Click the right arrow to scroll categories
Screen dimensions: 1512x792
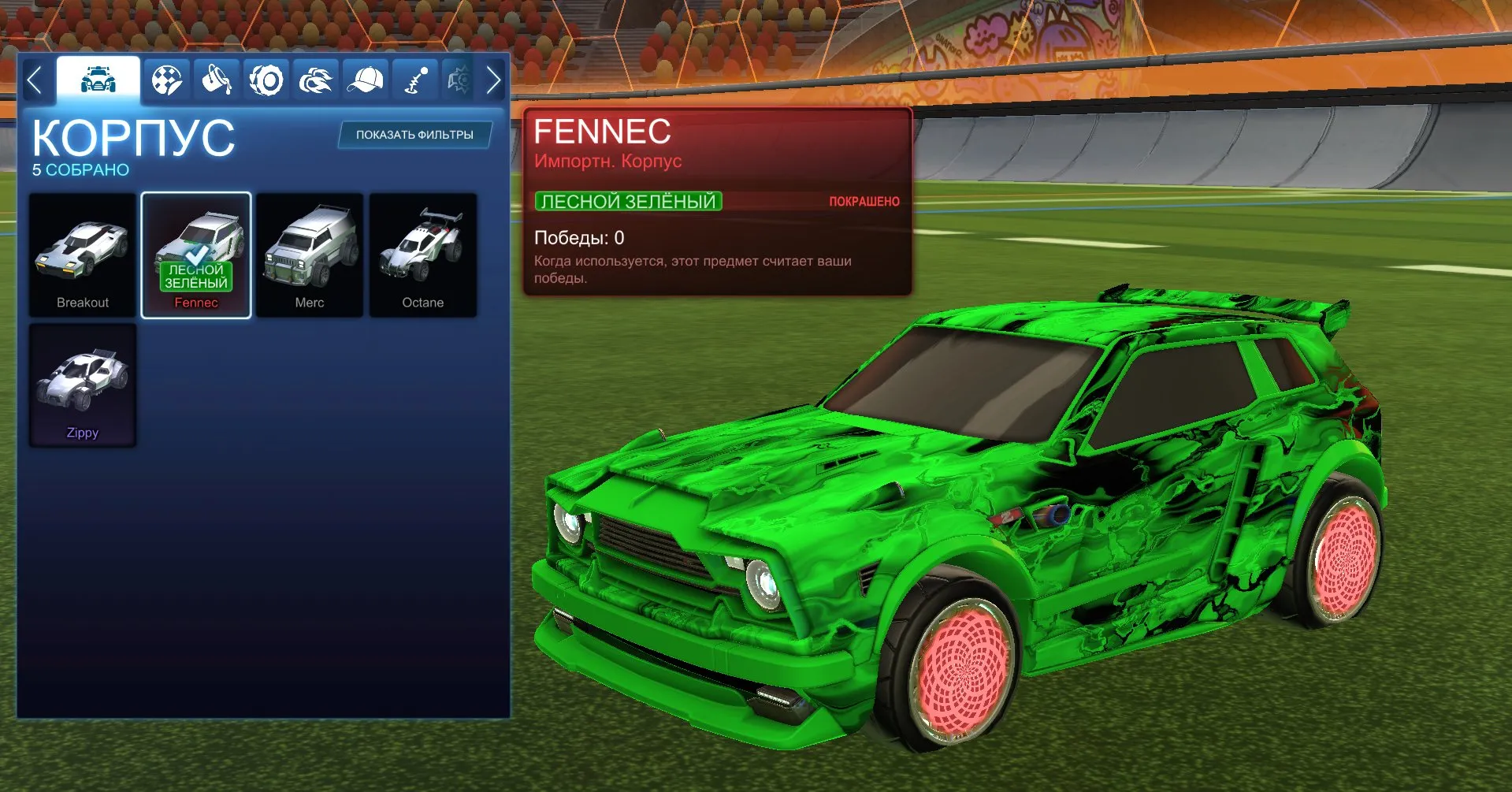pos(494,79)
